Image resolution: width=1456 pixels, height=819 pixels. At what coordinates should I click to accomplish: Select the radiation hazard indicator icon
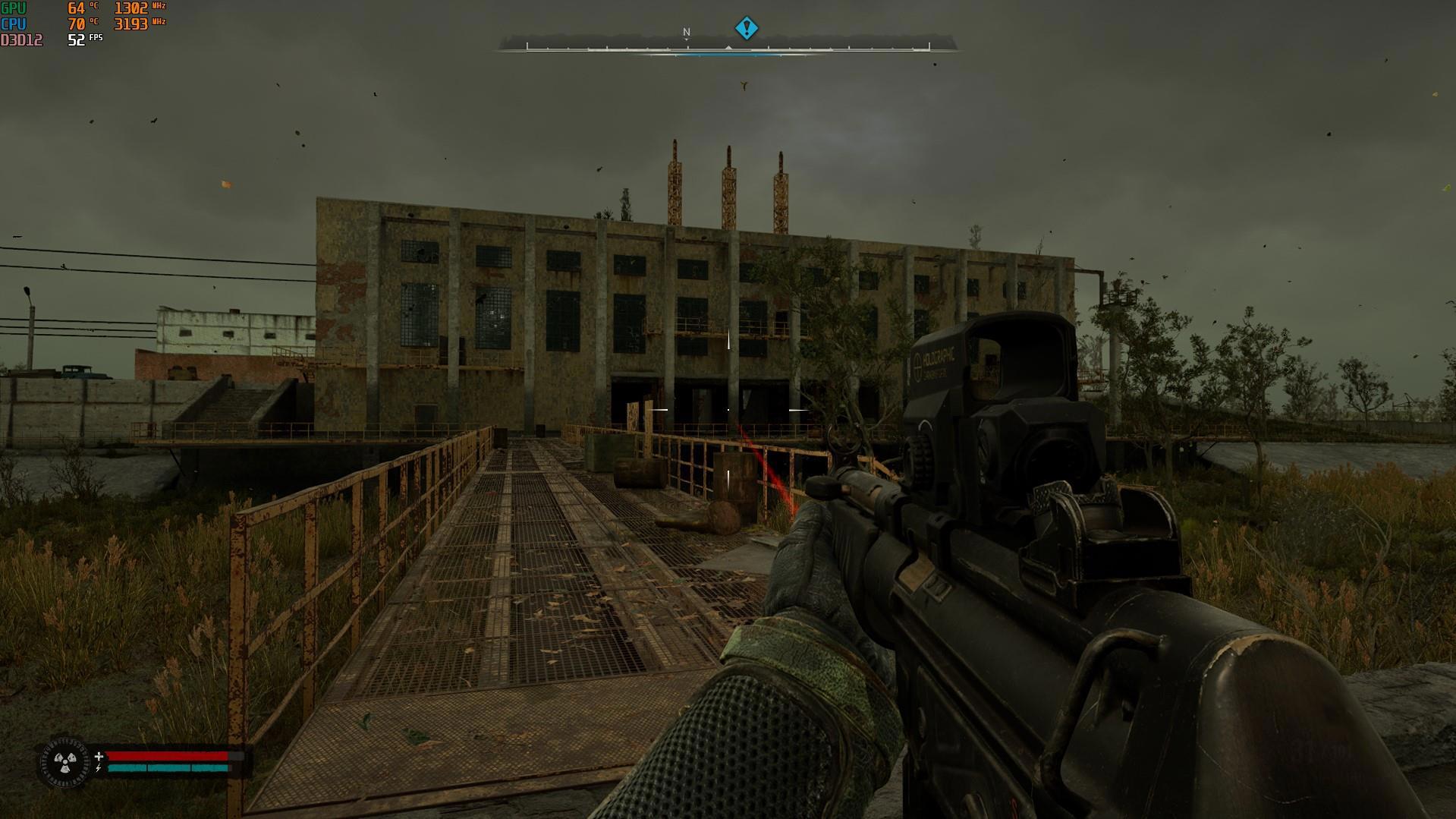pyautogui.click(x=63, y=760)
